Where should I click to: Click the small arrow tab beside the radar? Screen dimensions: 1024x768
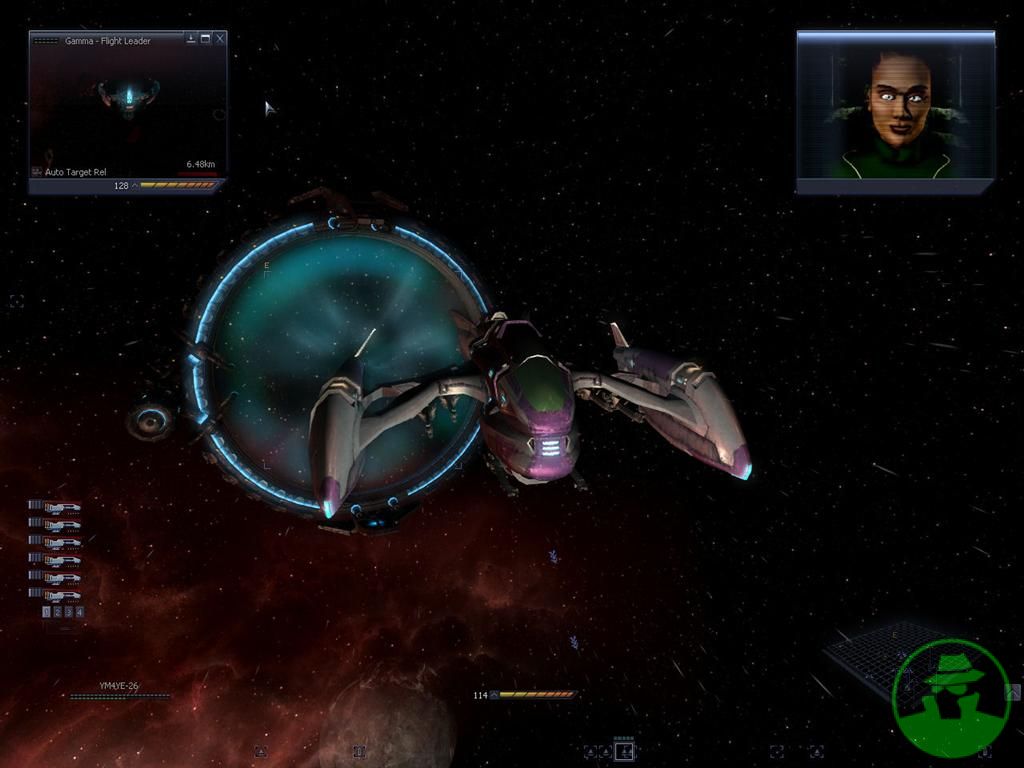click(1013, 691)
